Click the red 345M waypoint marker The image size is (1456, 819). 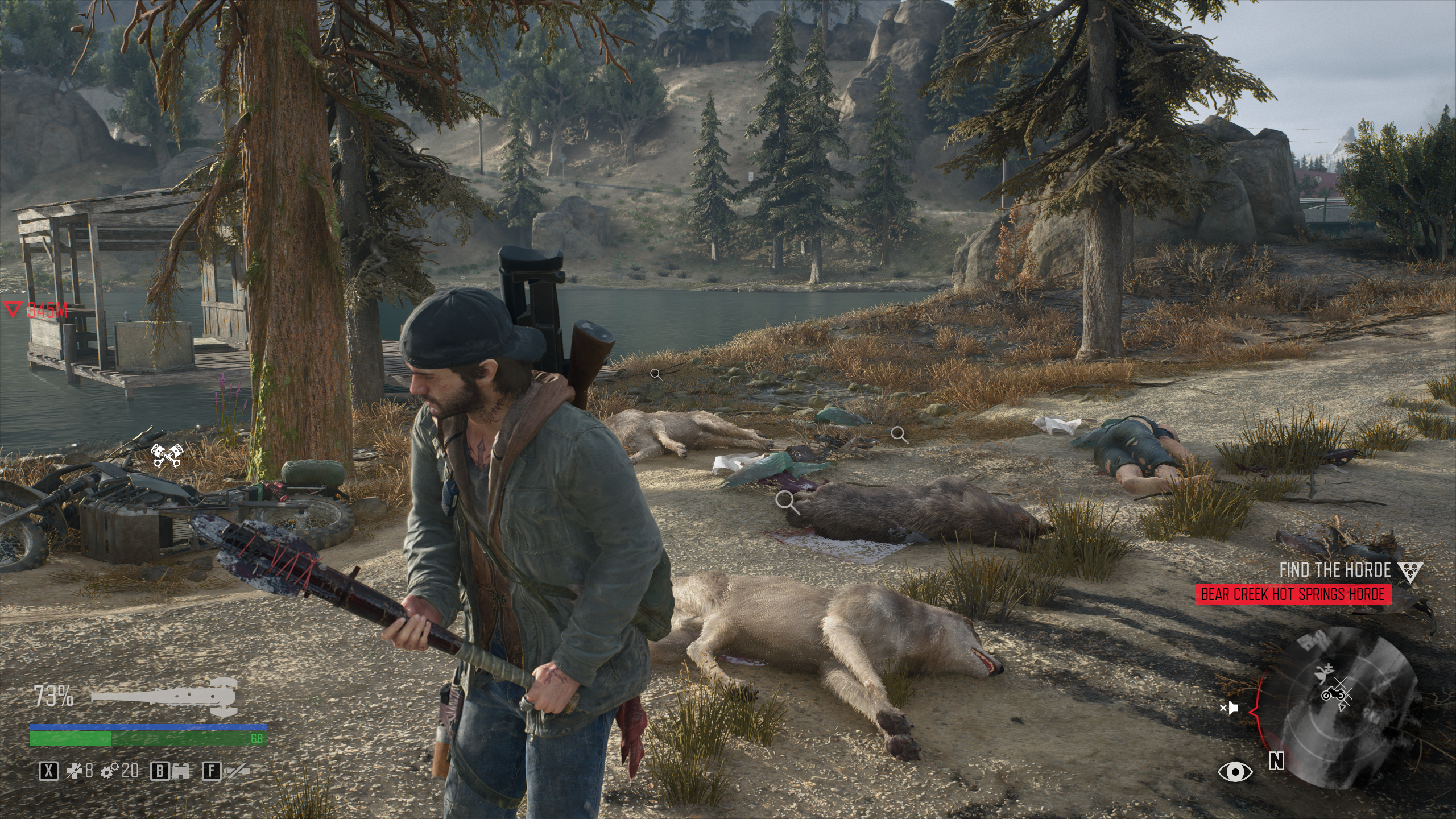click(x=35, y=310)
